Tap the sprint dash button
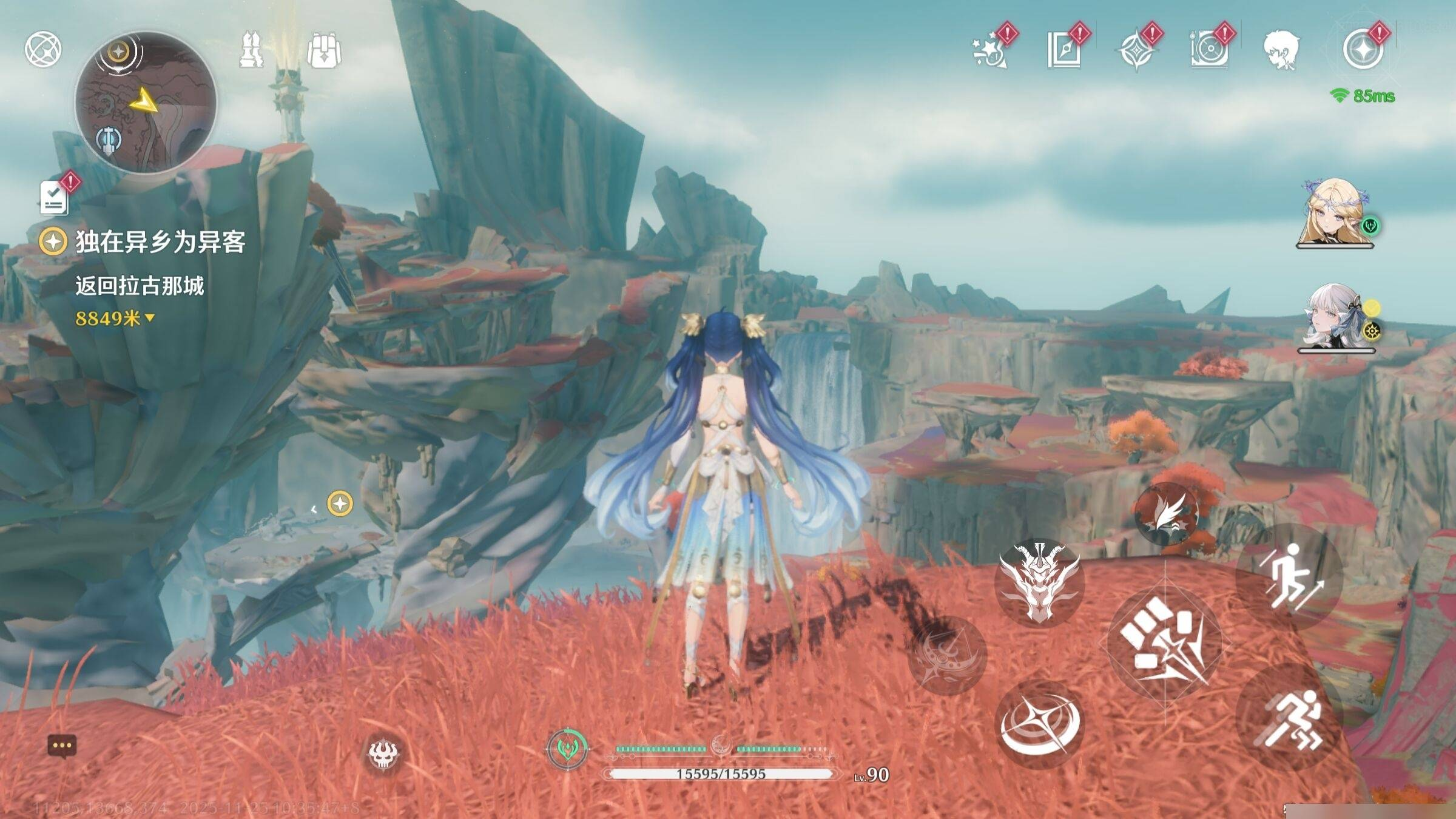This screenshot has width=1456, height=819. pyautogui.click(x=1289, y=719)
